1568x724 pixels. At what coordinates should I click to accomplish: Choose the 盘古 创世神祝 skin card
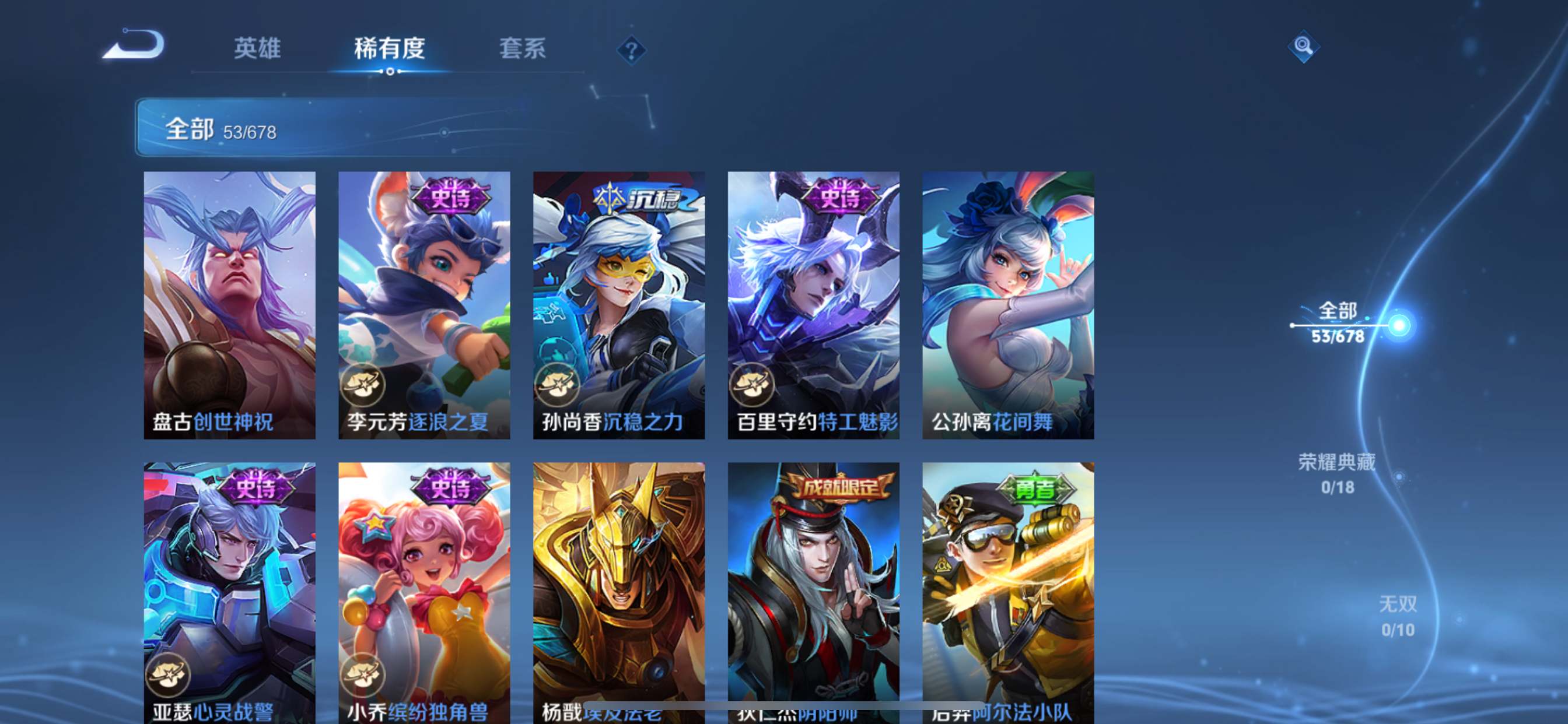click(x=229, y=305)
